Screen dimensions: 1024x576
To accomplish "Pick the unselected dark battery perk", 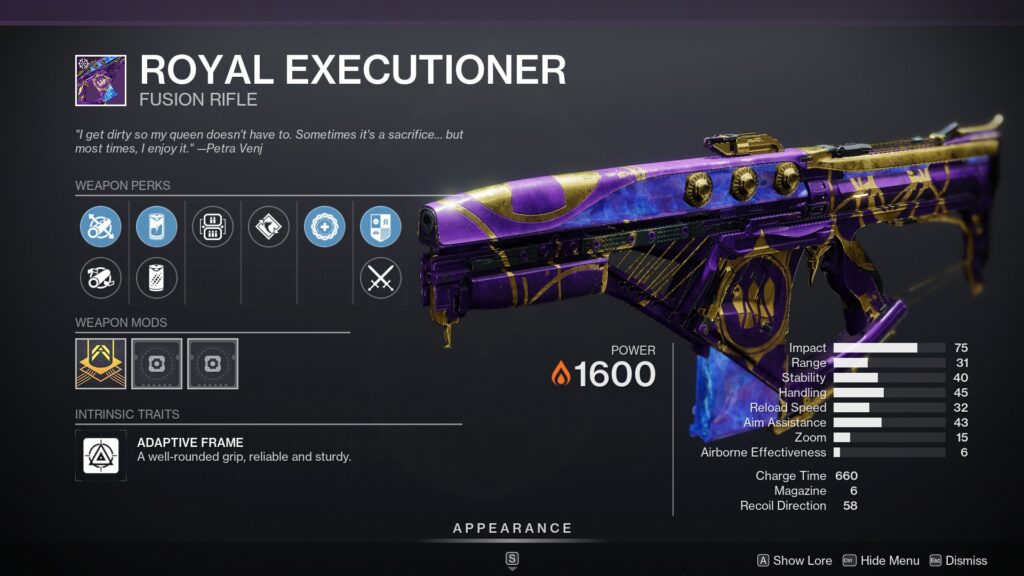I will click(x=156, y=278).
